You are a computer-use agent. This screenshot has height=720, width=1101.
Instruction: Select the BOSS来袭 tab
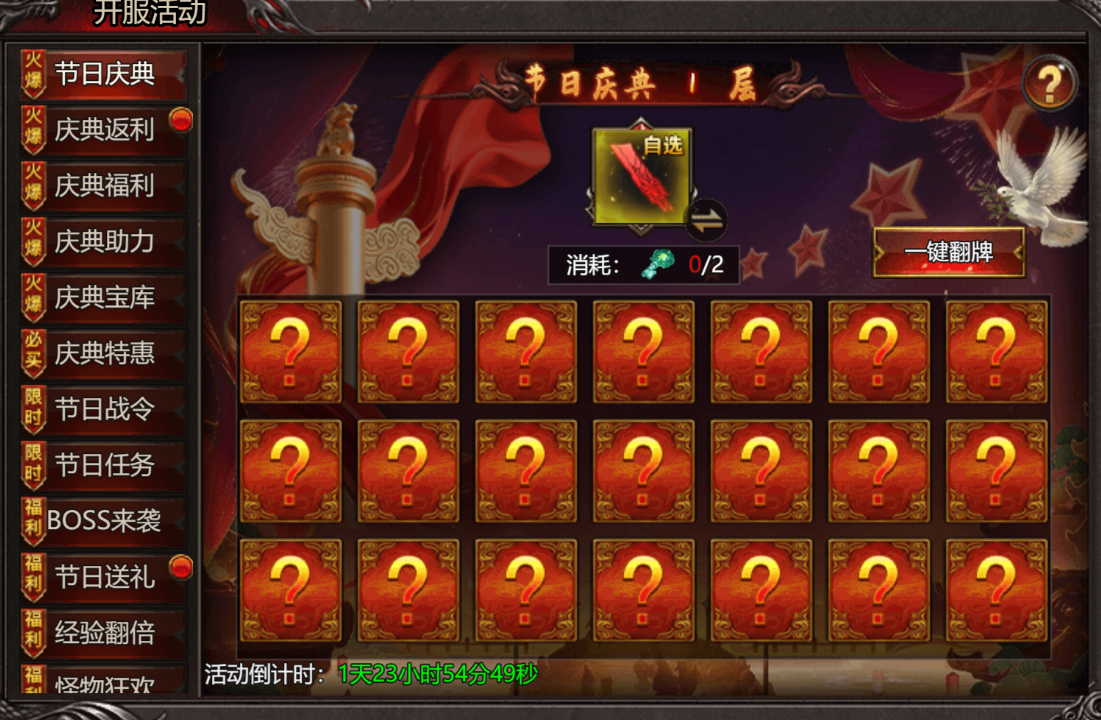coord(104,520)
